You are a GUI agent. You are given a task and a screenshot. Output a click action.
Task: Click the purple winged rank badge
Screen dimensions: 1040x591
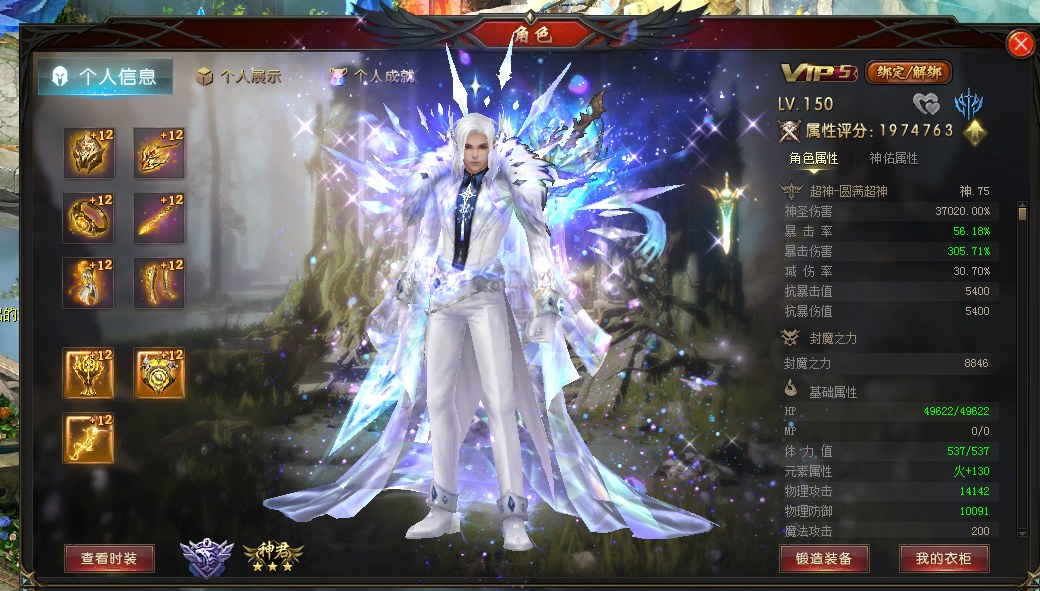click(x=207, y=558)
